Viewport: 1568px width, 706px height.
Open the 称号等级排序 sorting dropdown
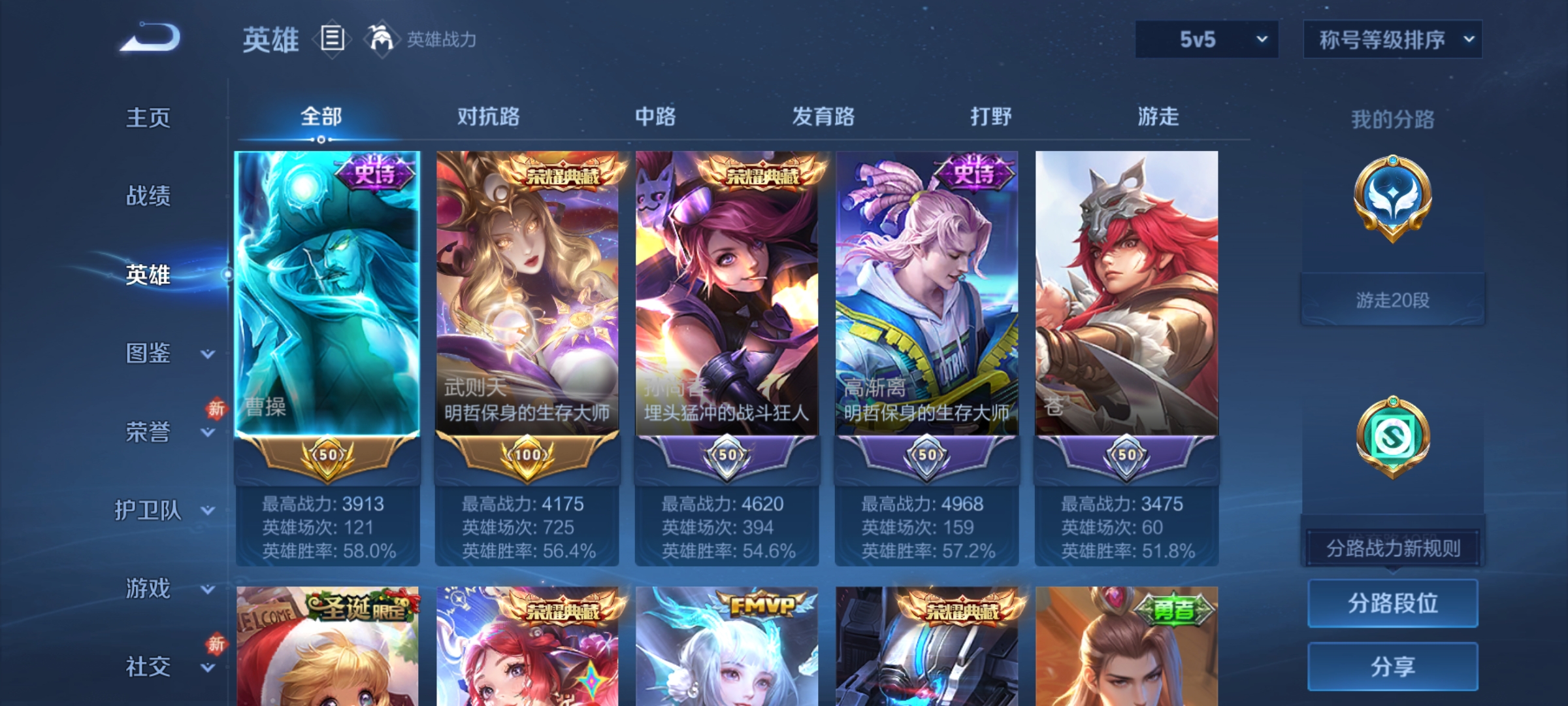click(x=1392, y=39)
